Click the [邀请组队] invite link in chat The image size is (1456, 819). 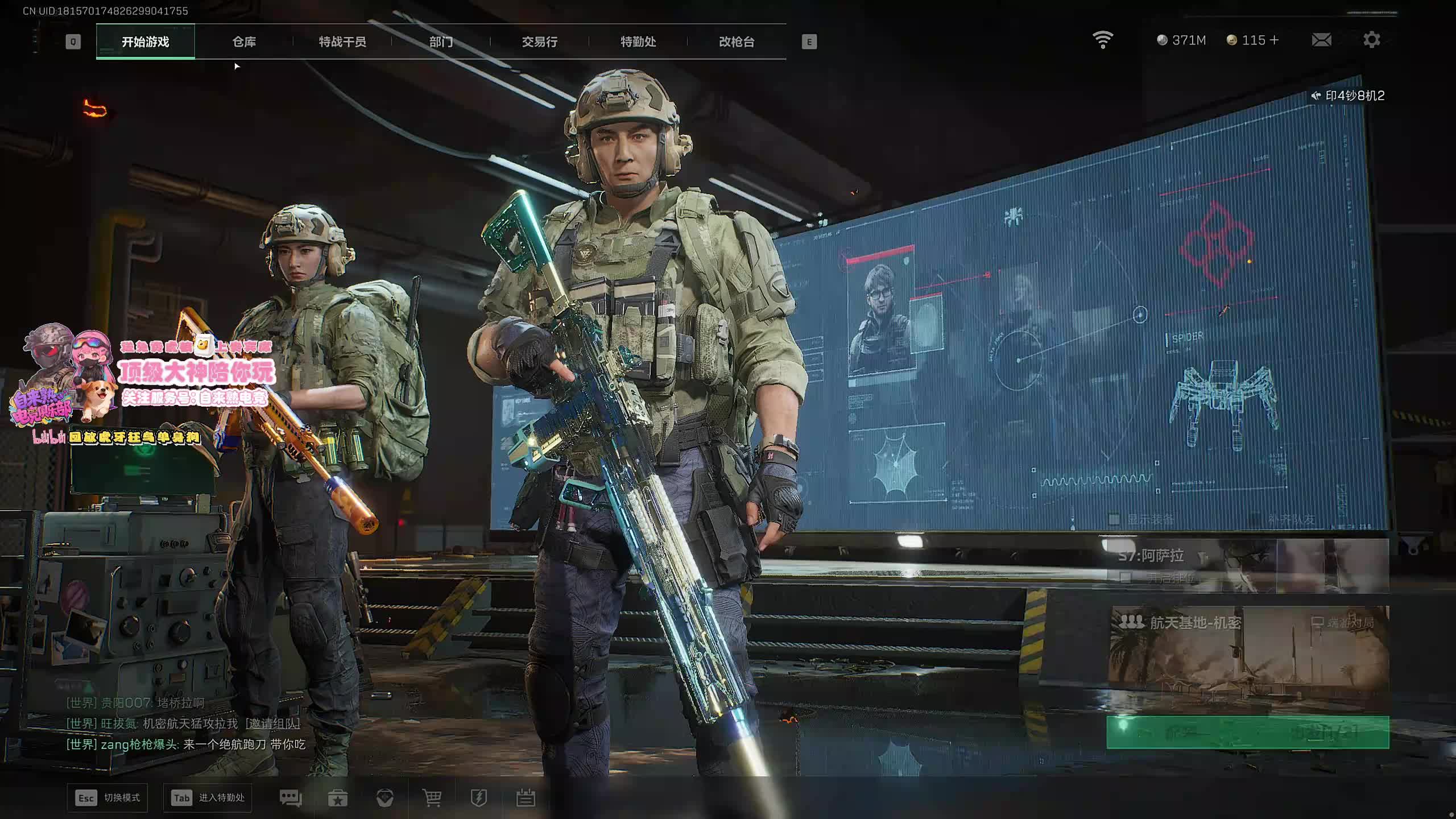point(272,723)
